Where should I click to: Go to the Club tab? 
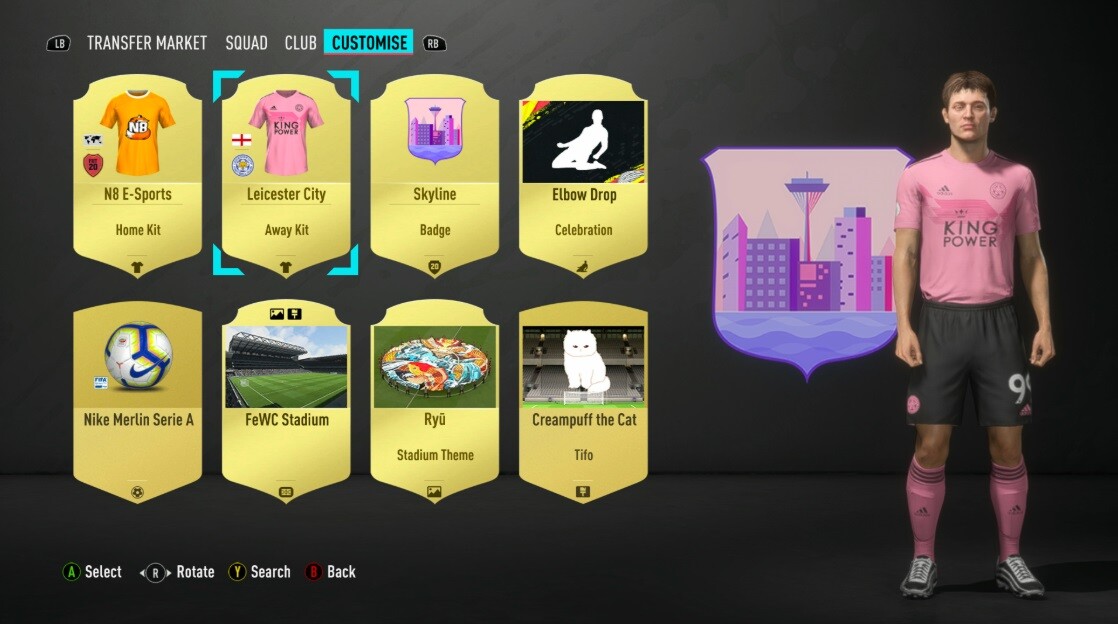point(300,43)
